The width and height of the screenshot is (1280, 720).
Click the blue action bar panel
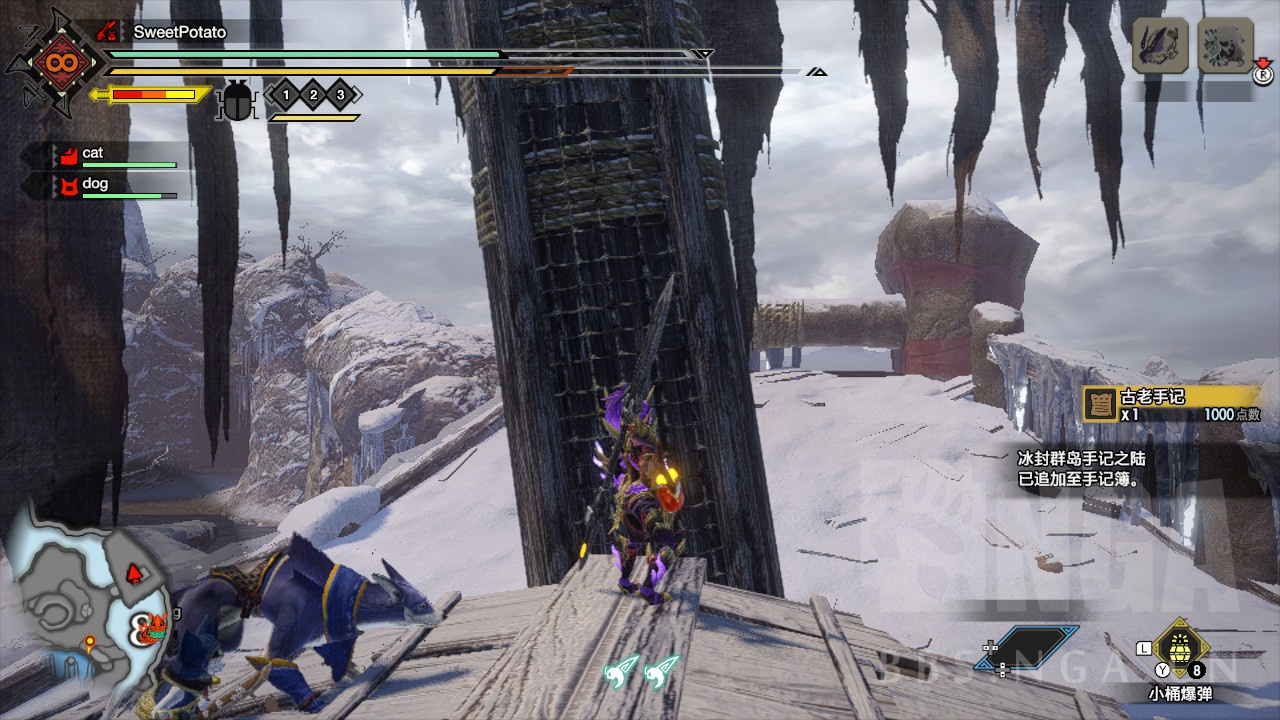point(1039,646)
